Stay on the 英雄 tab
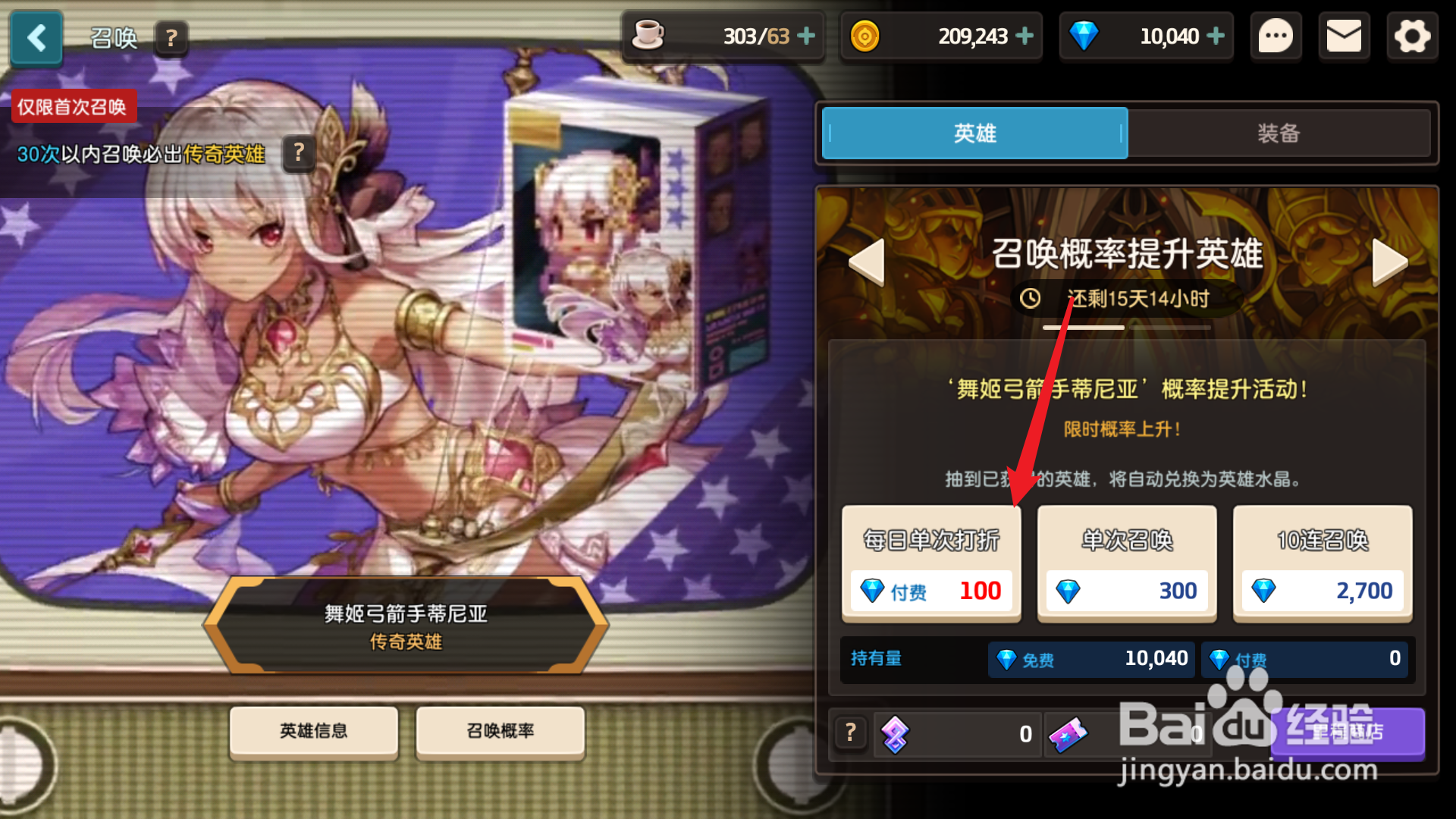Viewport: 1456px width, 819px height. [974, 133]
